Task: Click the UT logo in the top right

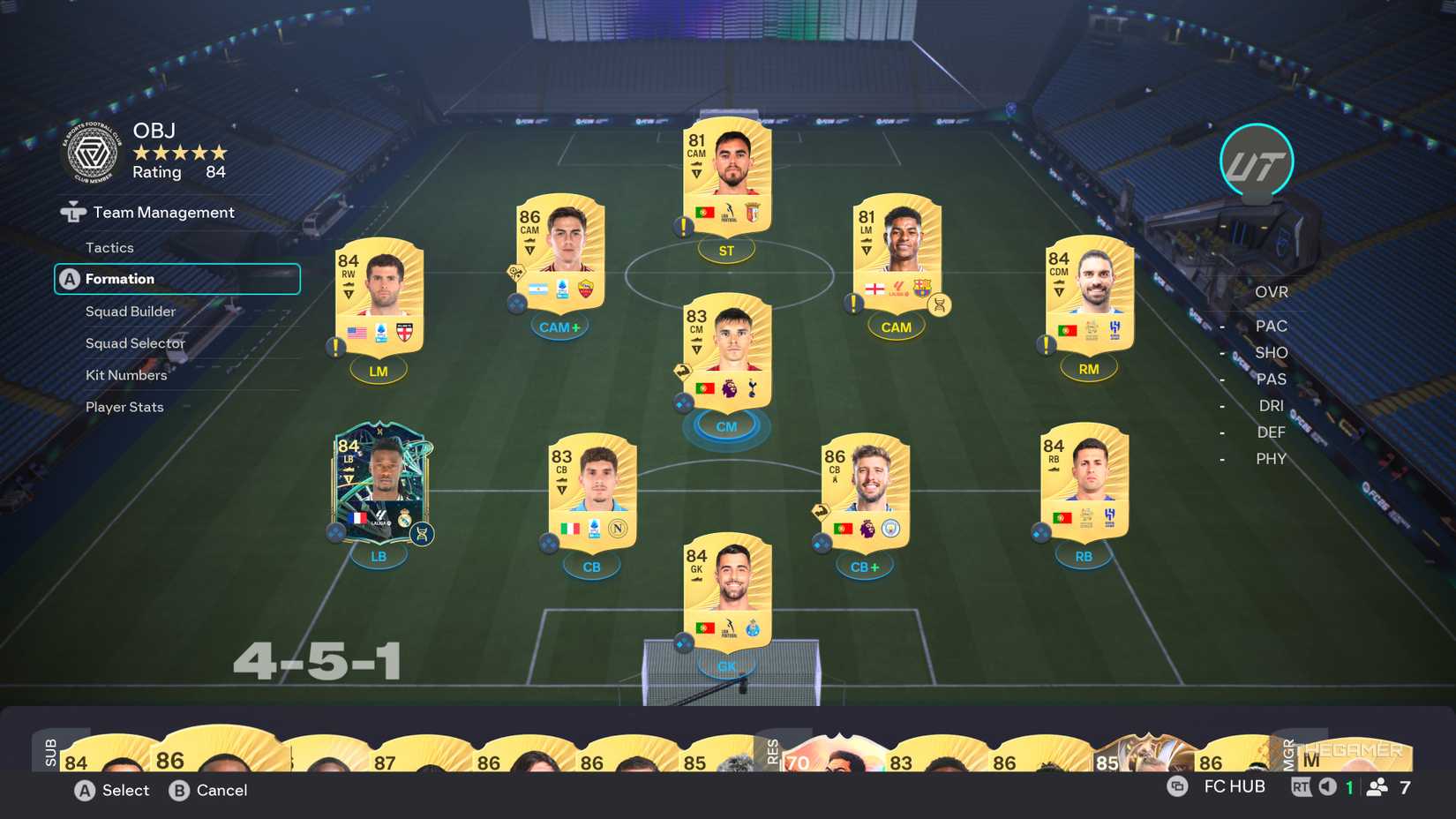Action: [1257, 162]
